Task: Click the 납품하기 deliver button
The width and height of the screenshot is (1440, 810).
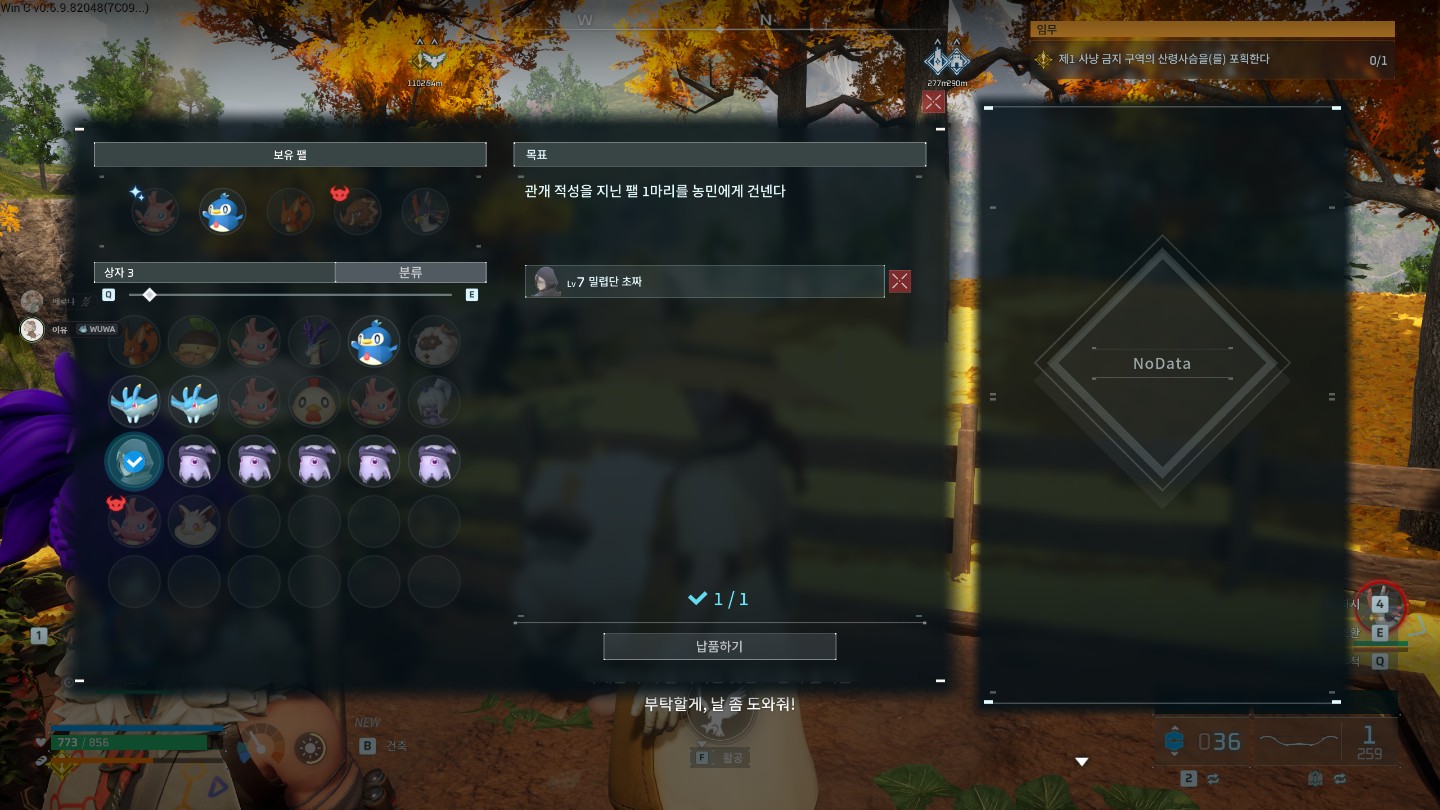Action: click(719, 646)
